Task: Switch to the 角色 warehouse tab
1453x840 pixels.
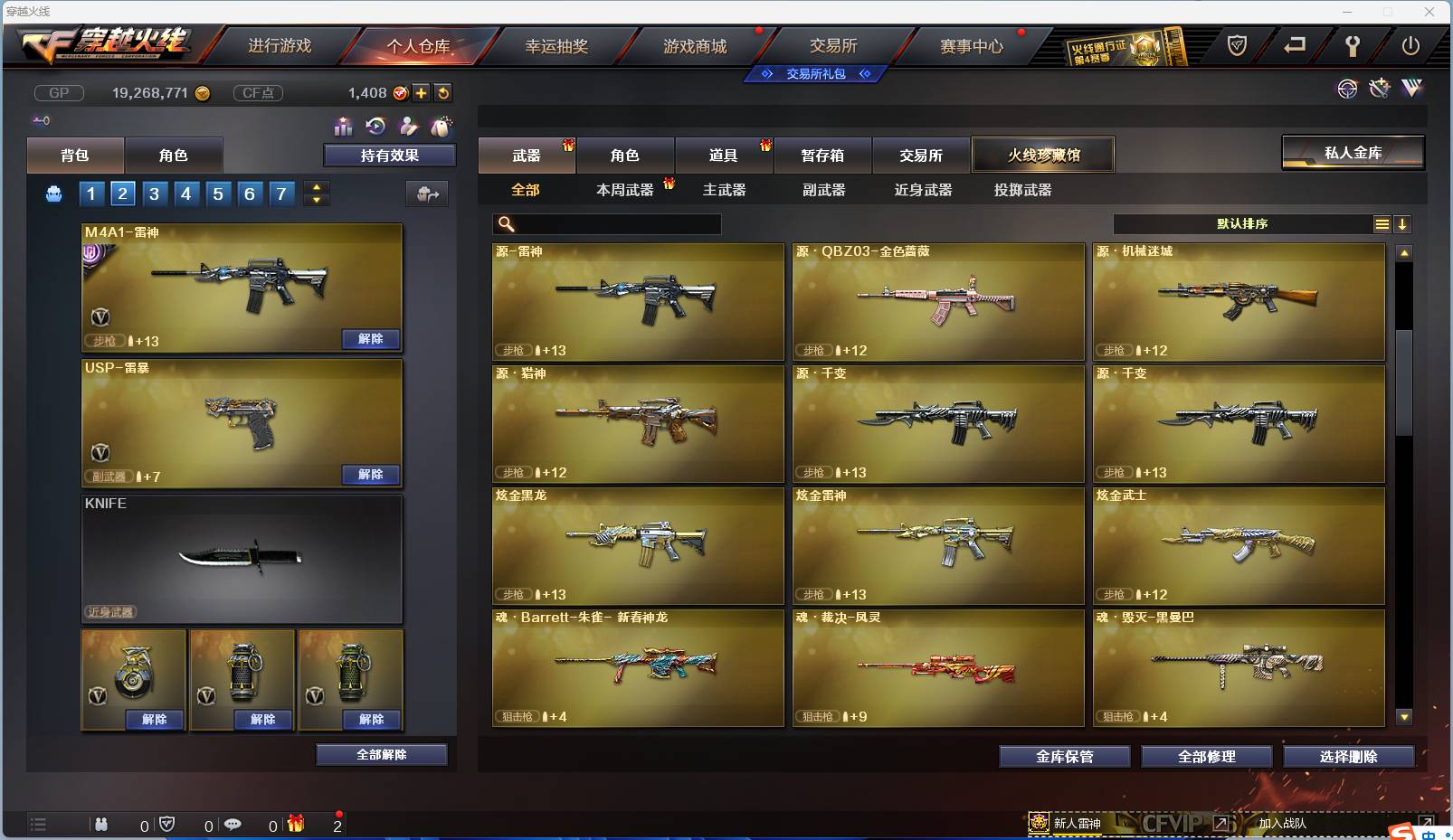Action: (625, 155)
